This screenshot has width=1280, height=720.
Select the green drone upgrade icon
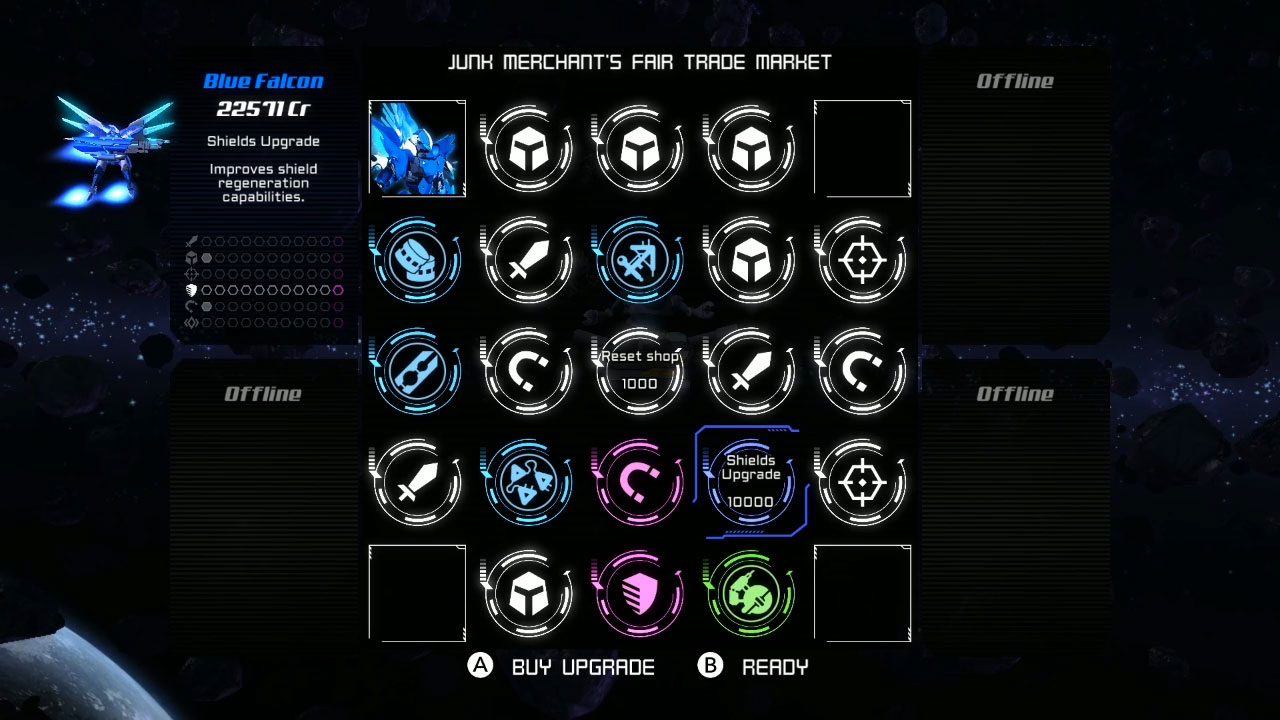click(x=750, y=593)
